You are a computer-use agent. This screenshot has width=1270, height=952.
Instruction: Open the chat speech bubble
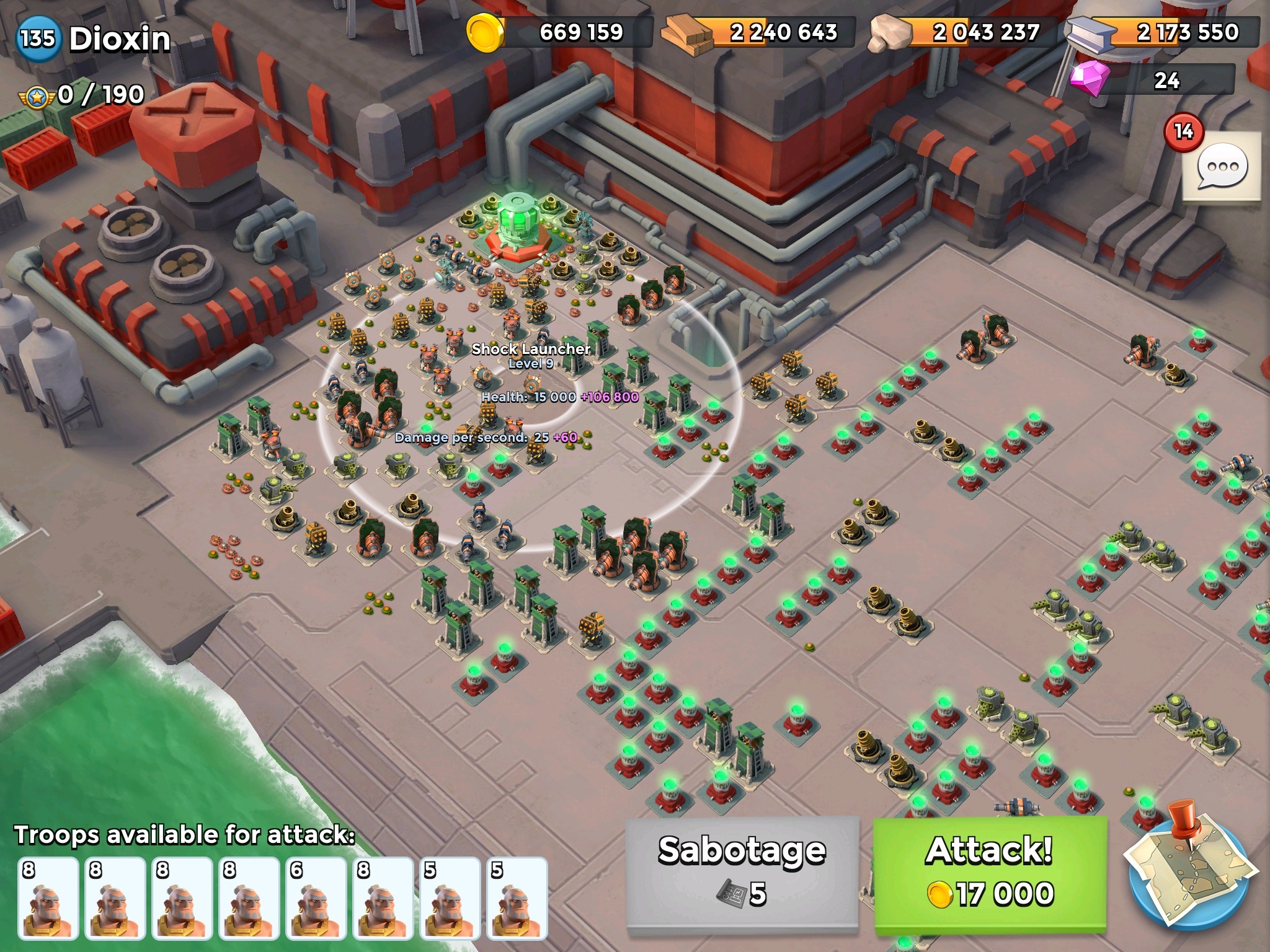(x=1222, y=167)
